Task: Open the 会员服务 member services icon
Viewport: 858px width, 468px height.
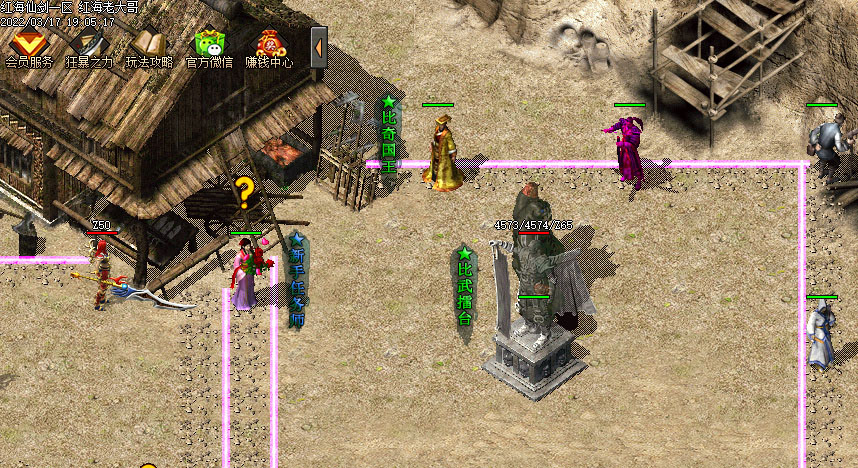Action: (29, 45)
